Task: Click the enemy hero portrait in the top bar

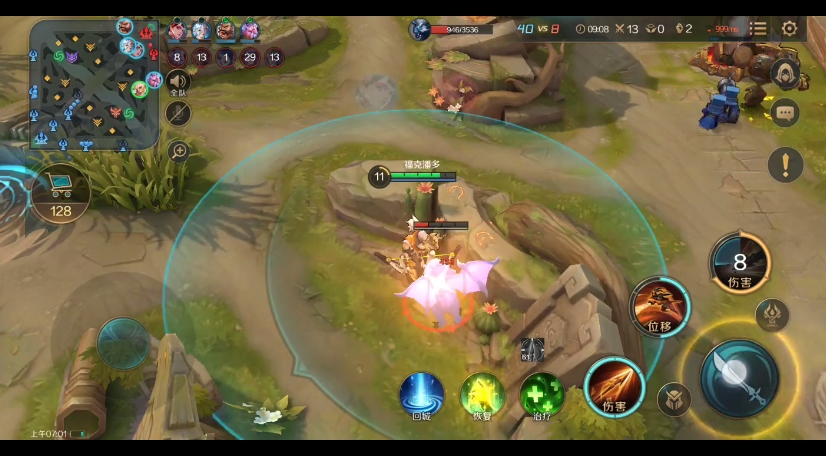Action: point(419,29)
